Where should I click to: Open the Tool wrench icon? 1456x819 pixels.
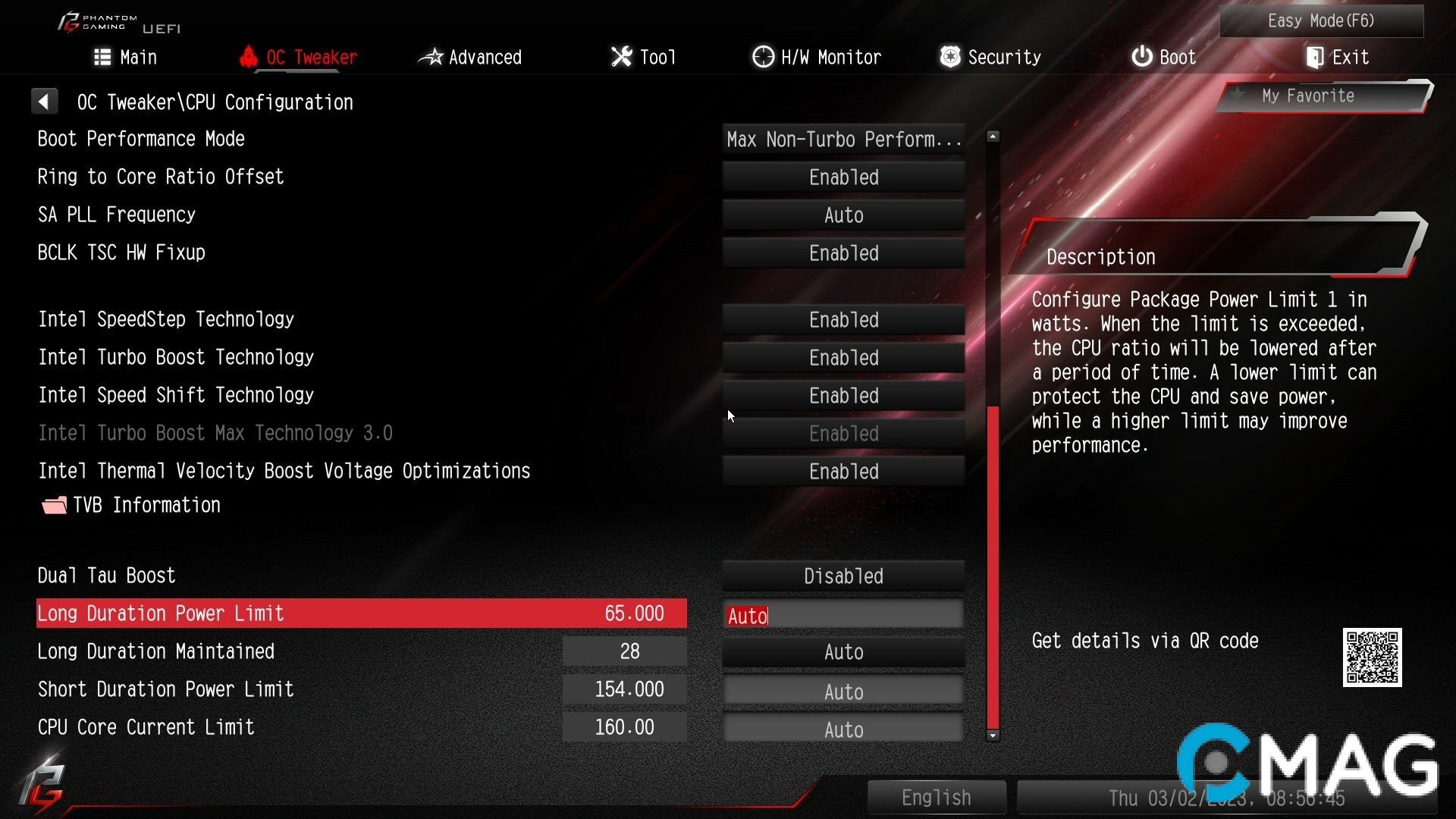621,56
